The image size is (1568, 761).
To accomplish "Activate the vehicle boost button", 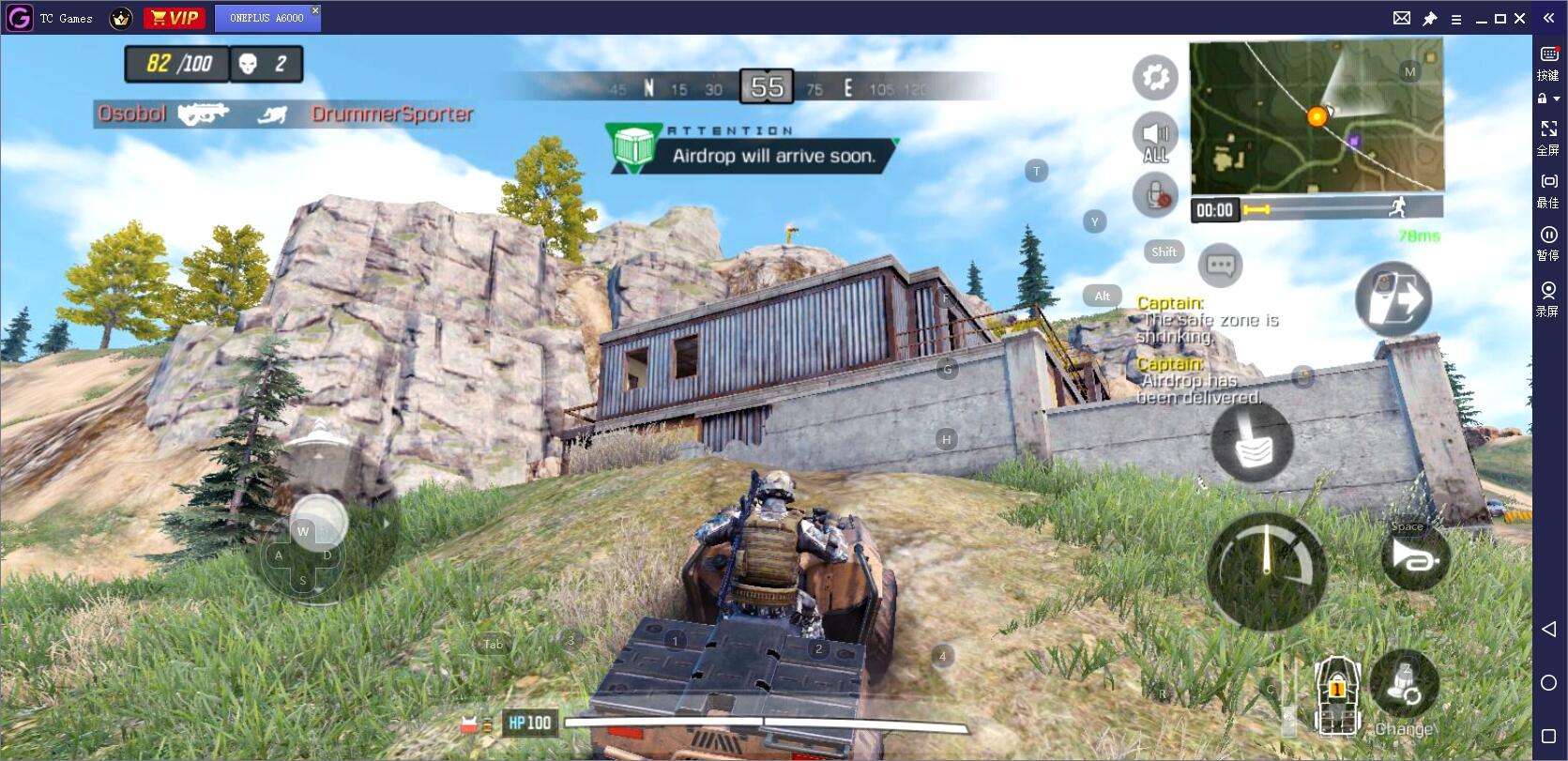I will pyautogui.click(x=1415, y=557).
